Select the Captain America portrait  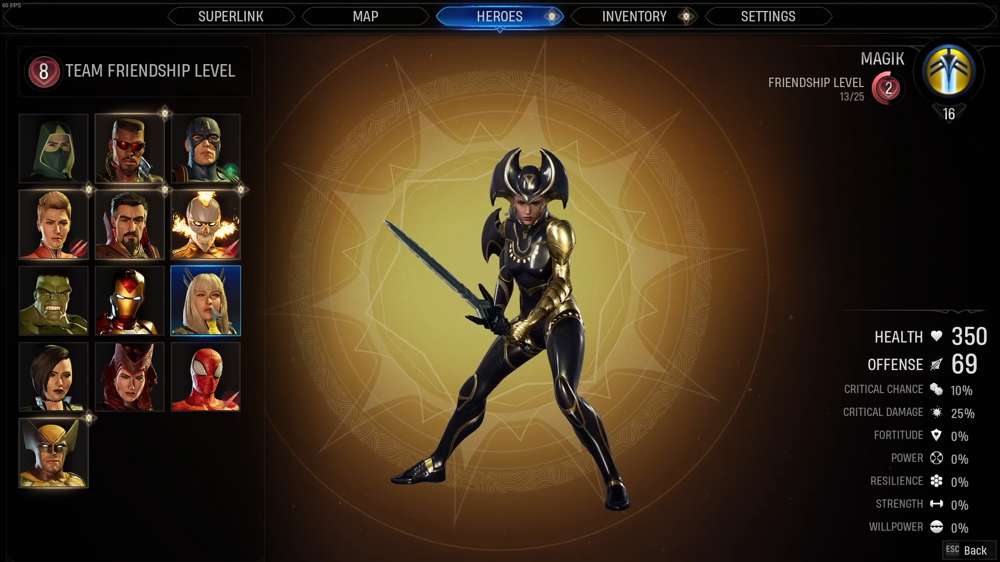pos(205,148)
